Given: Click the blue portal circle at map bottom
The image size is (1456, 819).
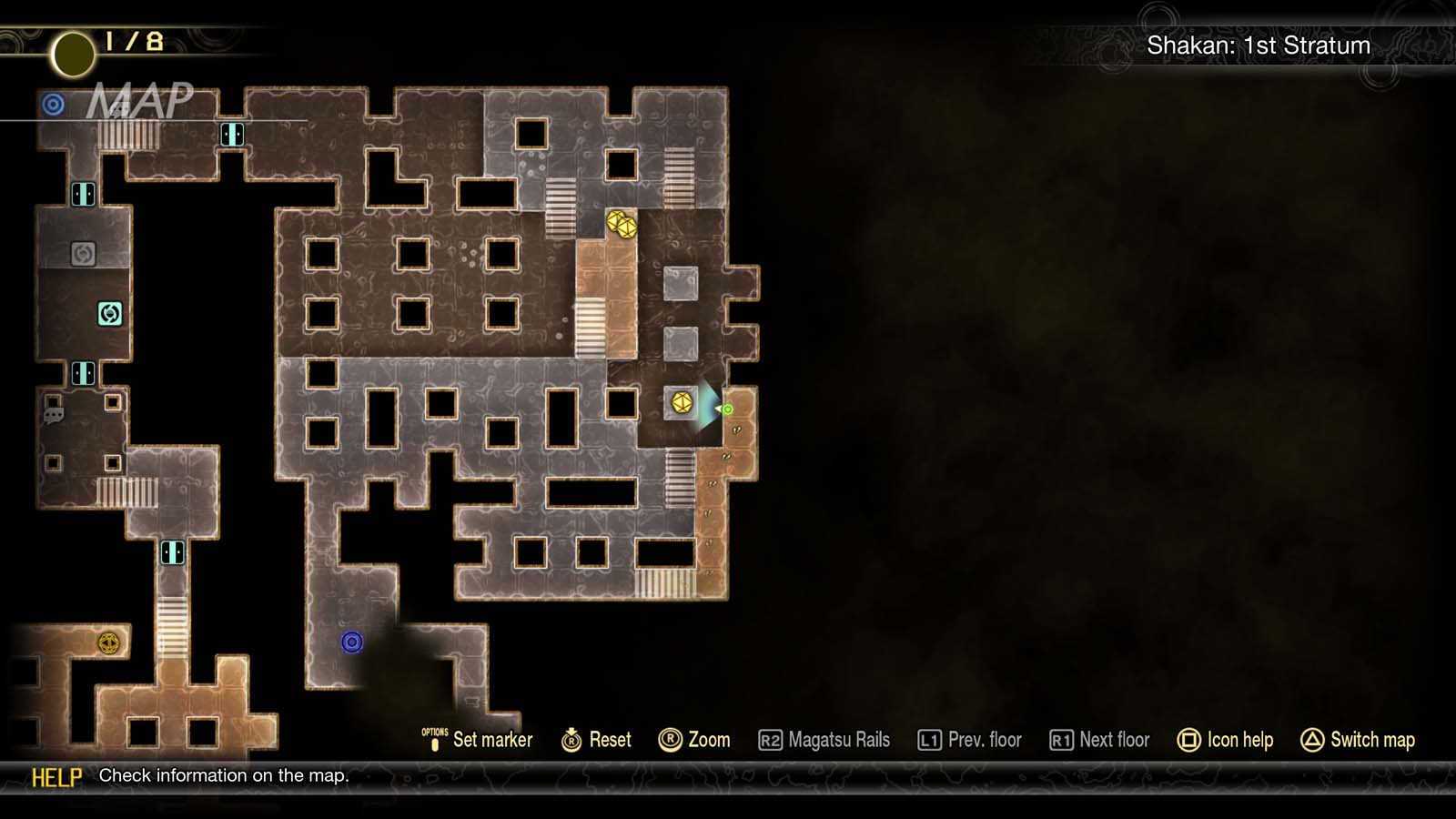Looking at the screenshot, I should [x=352, y=643].
